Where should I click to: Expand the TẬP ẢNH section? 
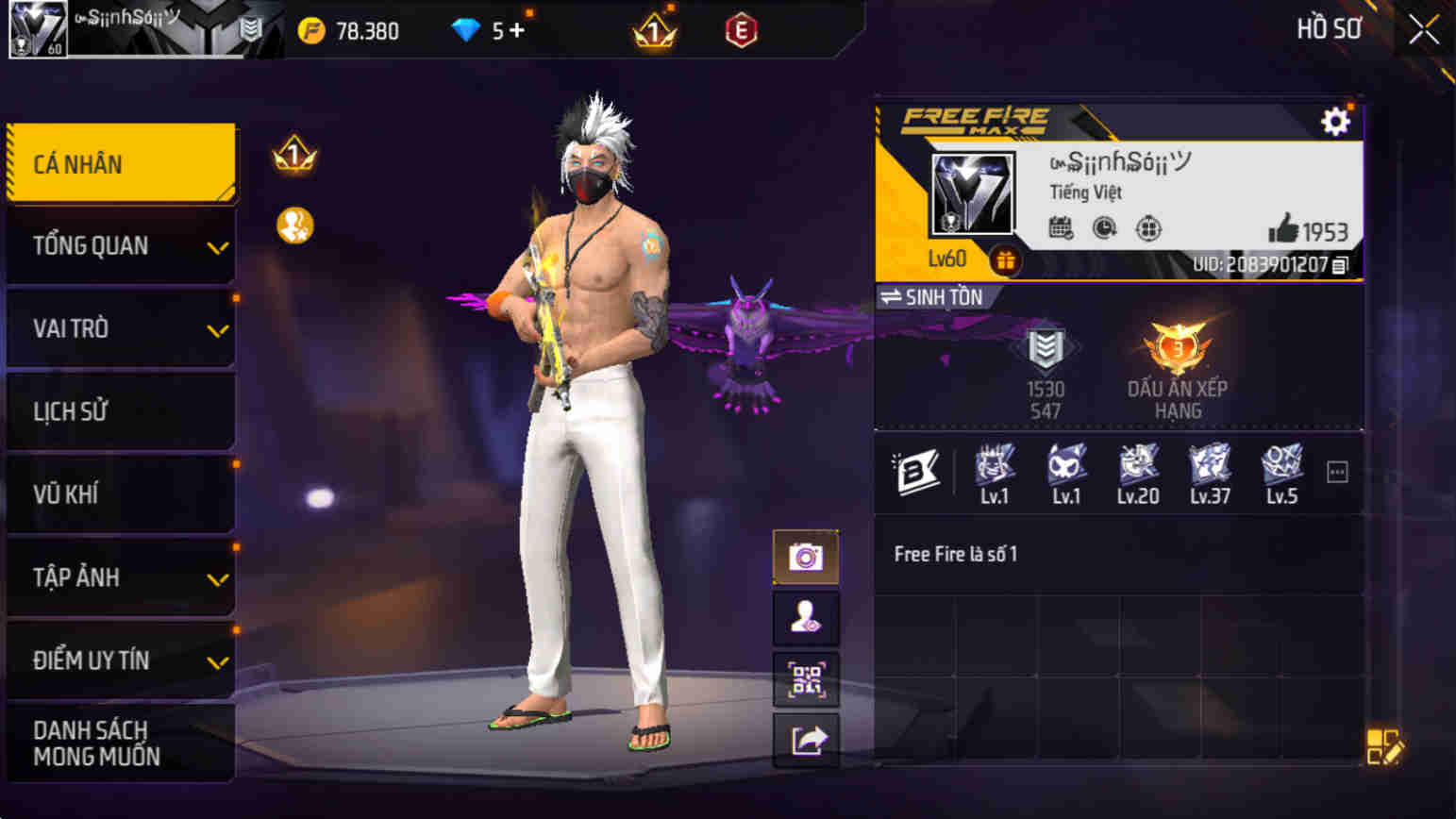[120, 577]
